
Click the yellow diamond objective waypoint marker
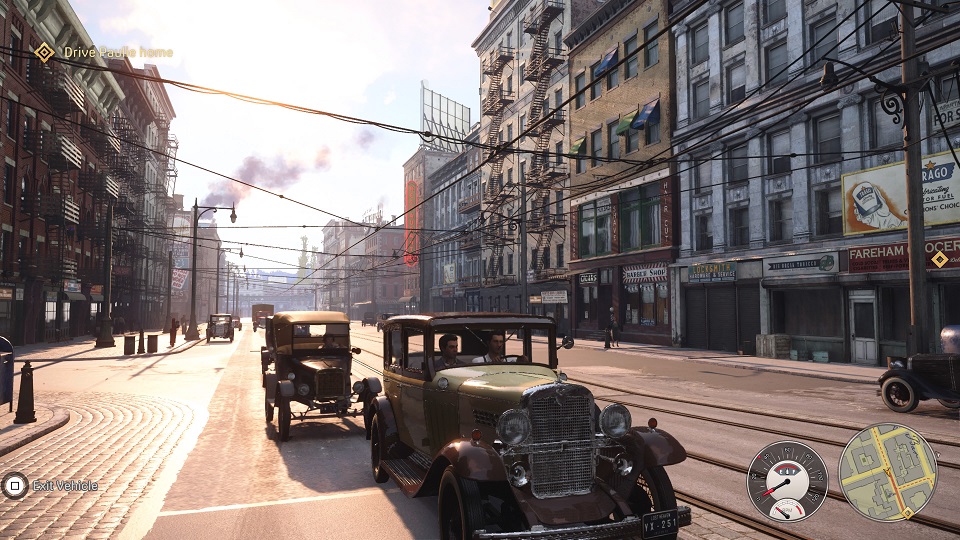939,259
